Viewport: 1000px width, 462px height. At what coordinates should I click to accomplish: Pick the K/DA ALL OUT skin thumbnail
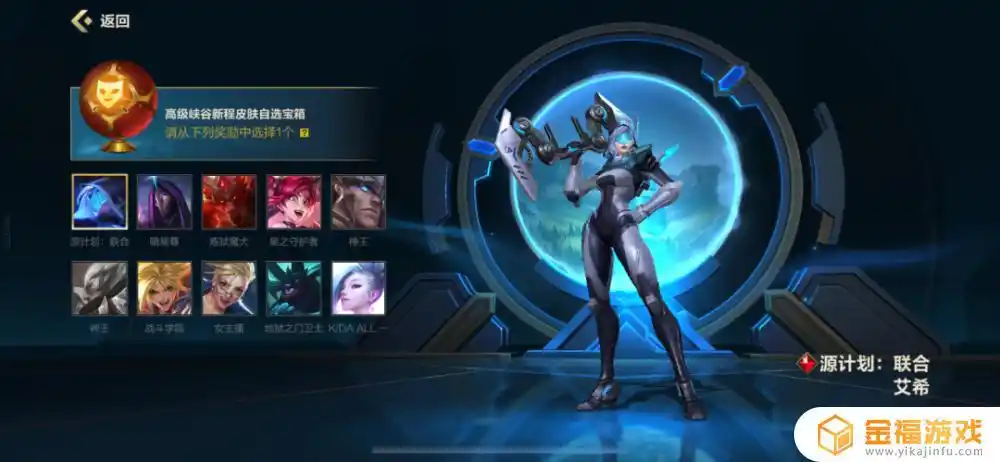click(358, 289)
